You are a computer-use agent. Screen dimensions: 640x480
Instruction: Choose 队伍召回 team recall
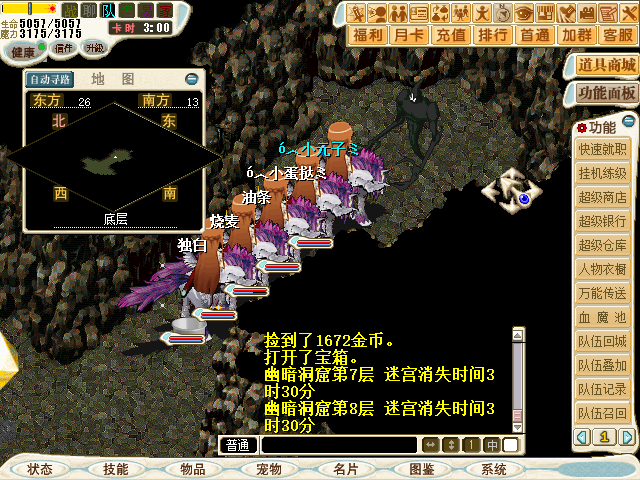(603, 413)
